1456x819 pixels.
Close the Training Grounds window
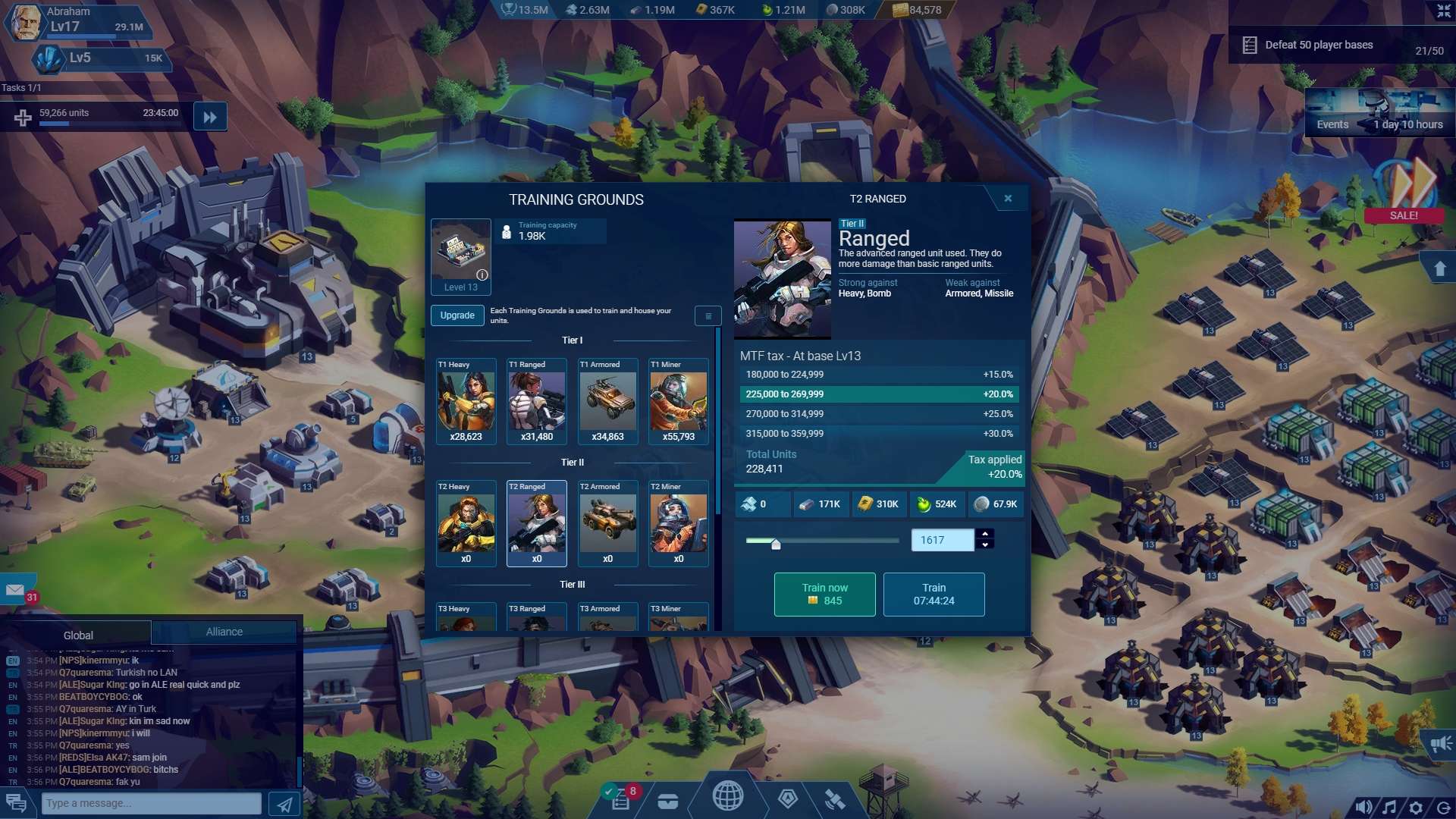(x=1008, y=199)
